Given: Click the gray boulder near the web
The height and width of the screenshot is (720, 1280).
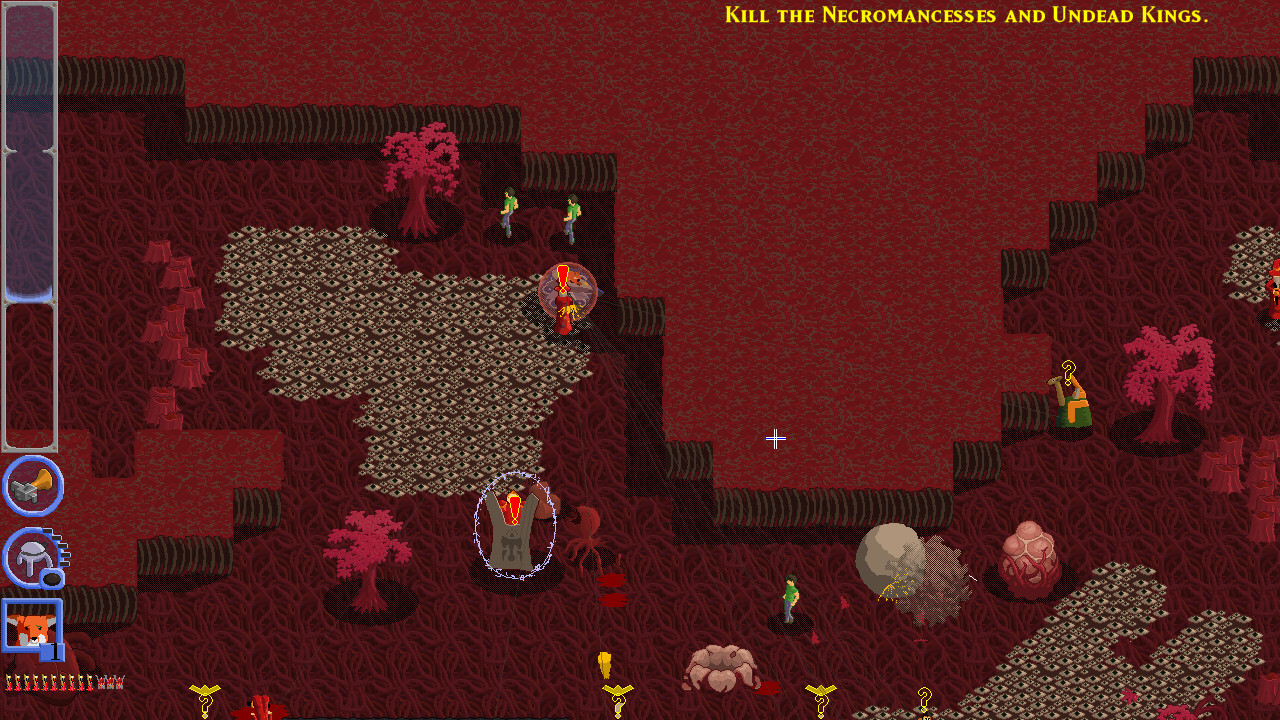Looking at the screenshot, I should click(889, 553).
